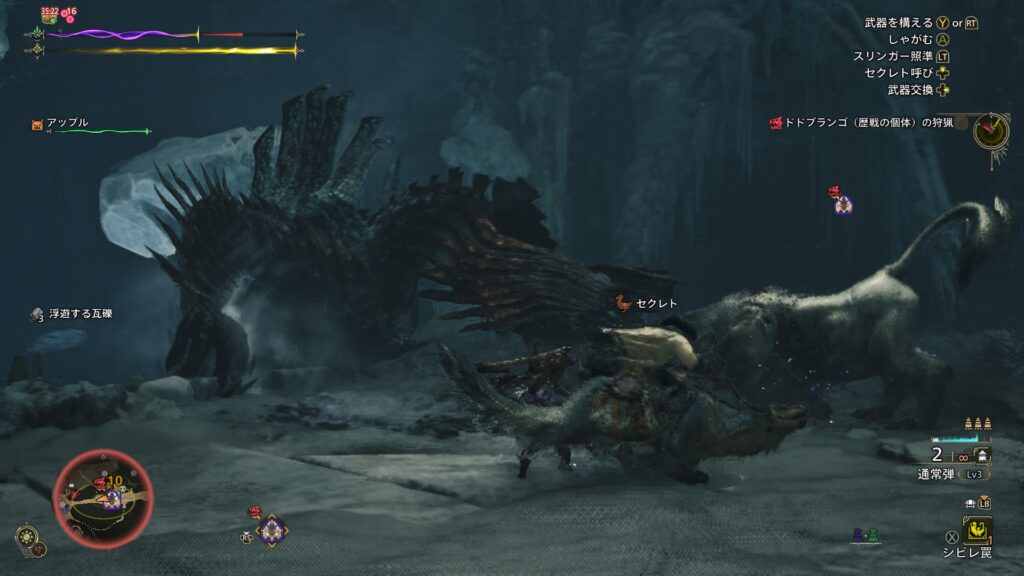
Task: Select the アップル companion name entry
Action: tap(68, 123)
